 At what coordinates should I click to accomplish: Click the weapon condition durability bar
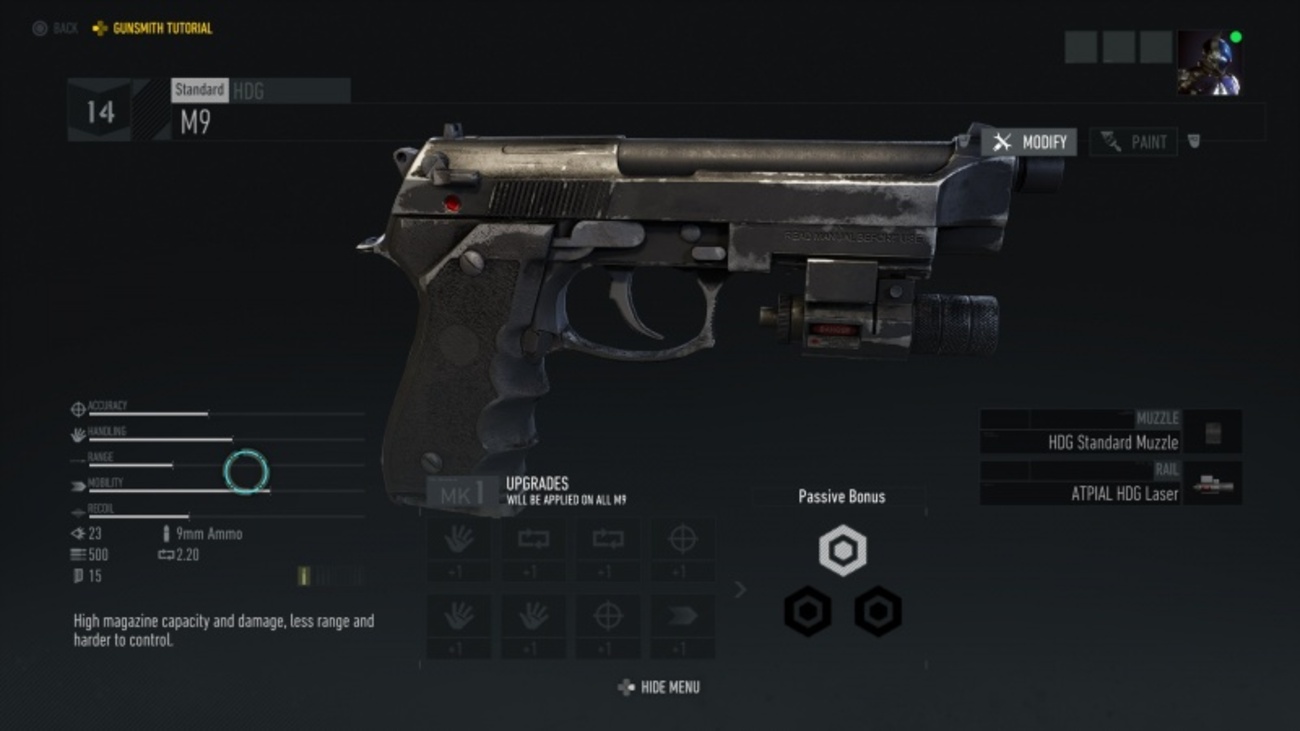[330, 576]
